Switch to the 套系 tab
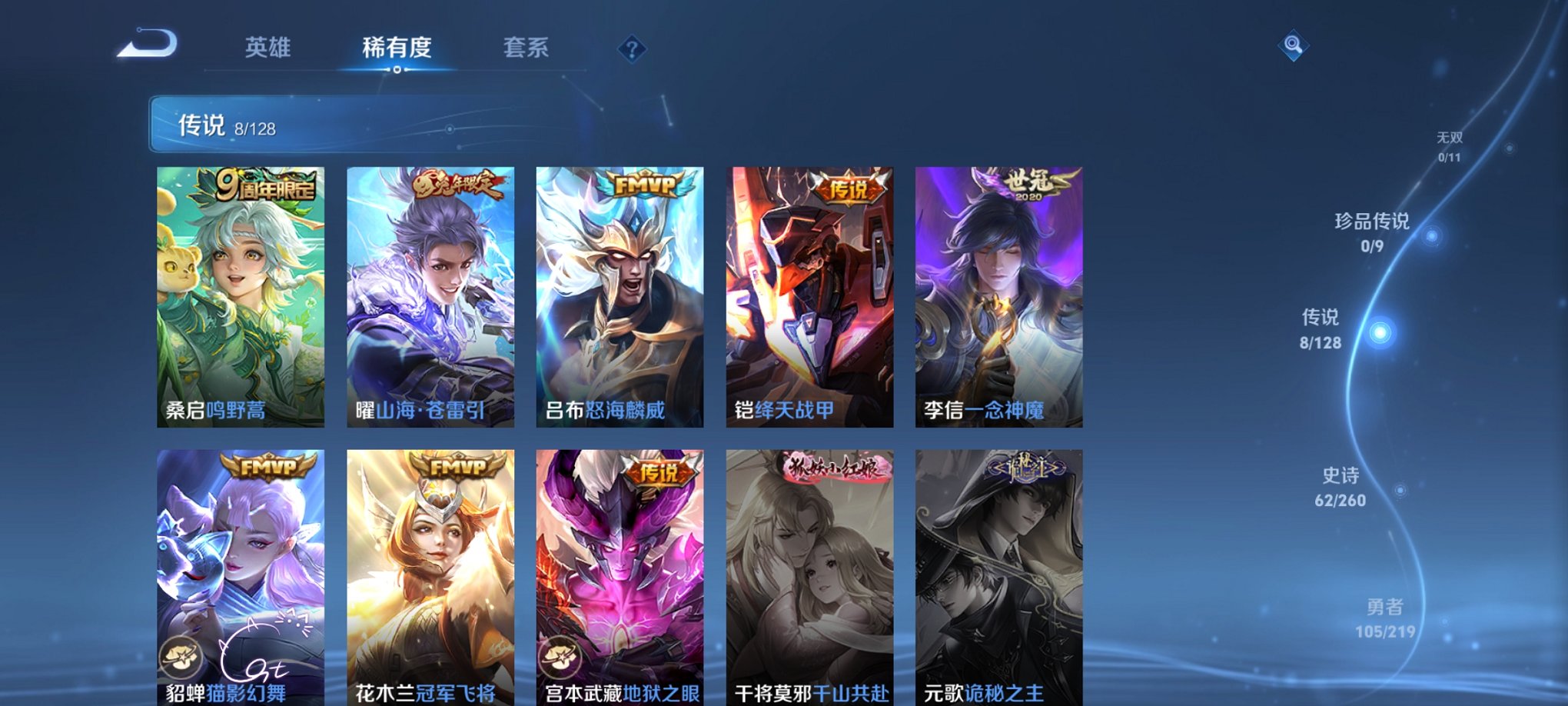The image size is (1568, 706). point(527,48)
